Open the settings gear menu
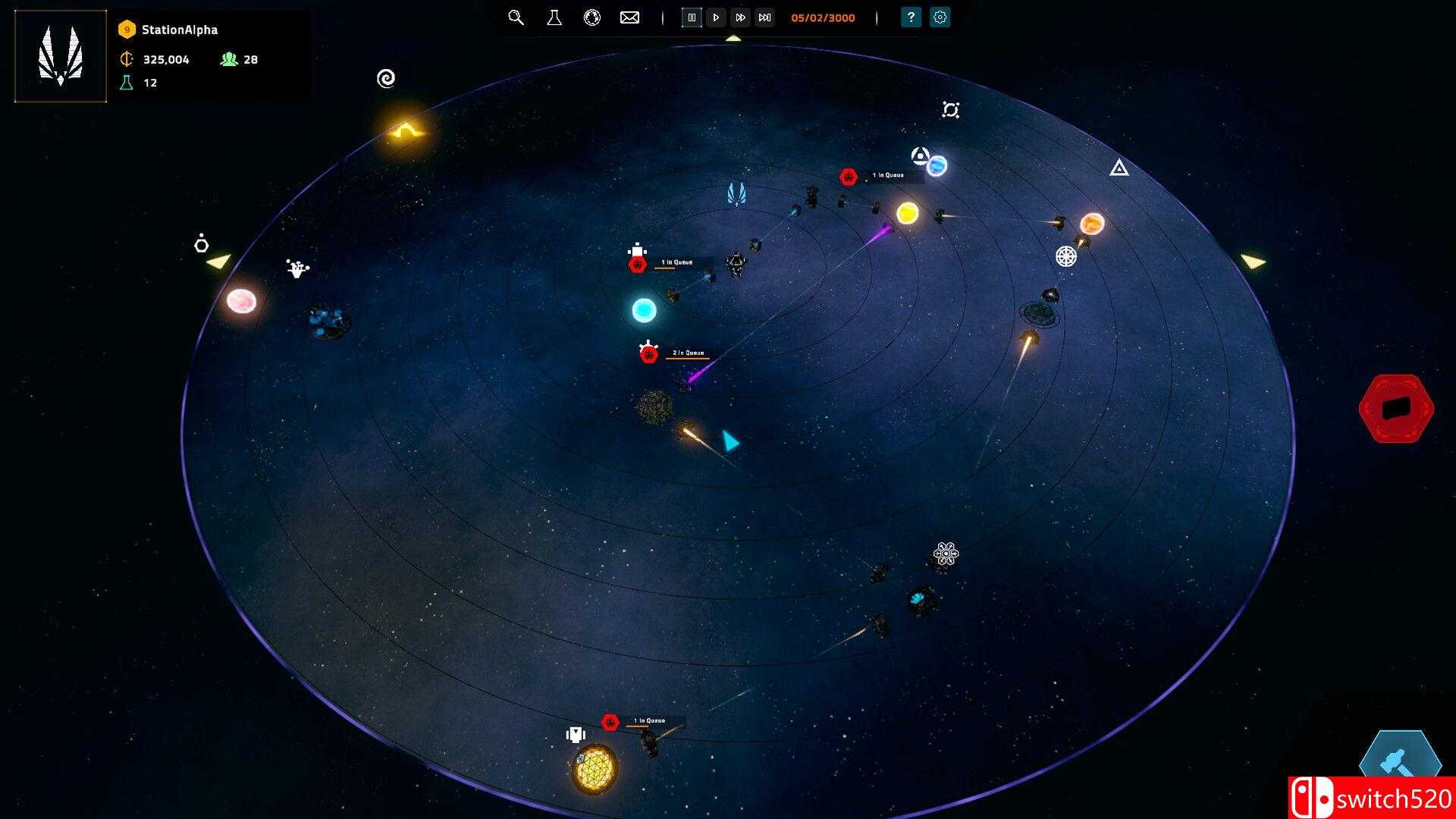1456x819 pixels. click(x=940, y=17)
